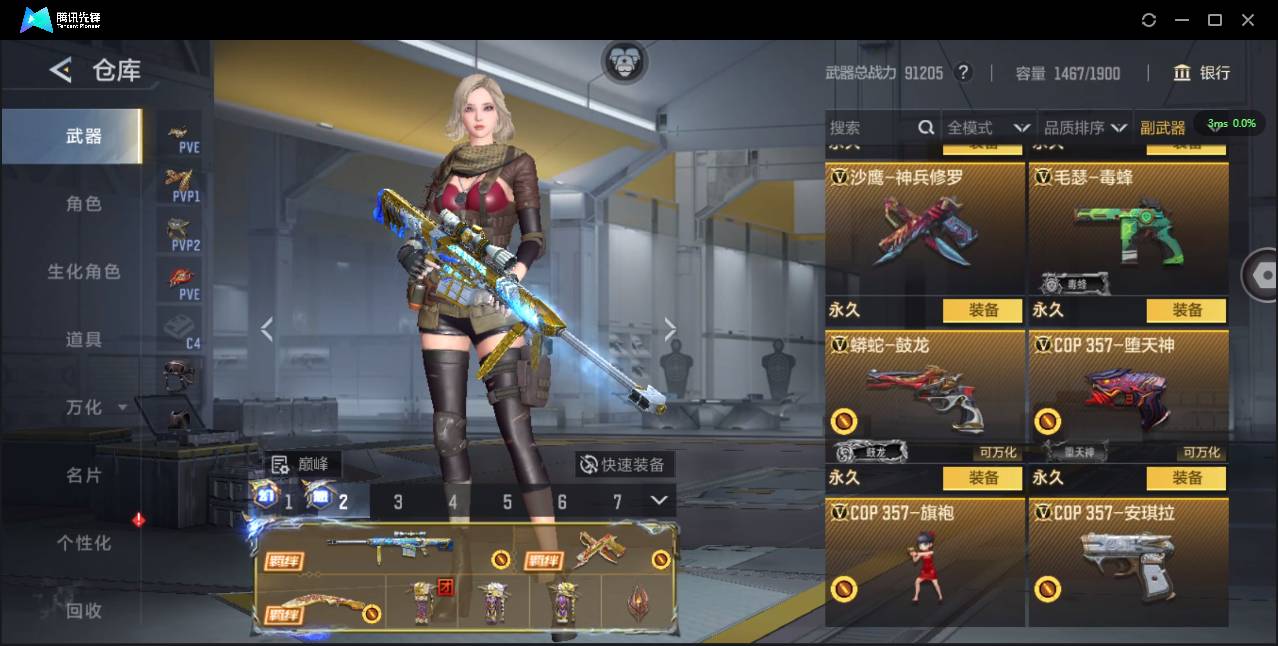Open the 名片 name card section
1278x646 pixels.
click(84, 475)
